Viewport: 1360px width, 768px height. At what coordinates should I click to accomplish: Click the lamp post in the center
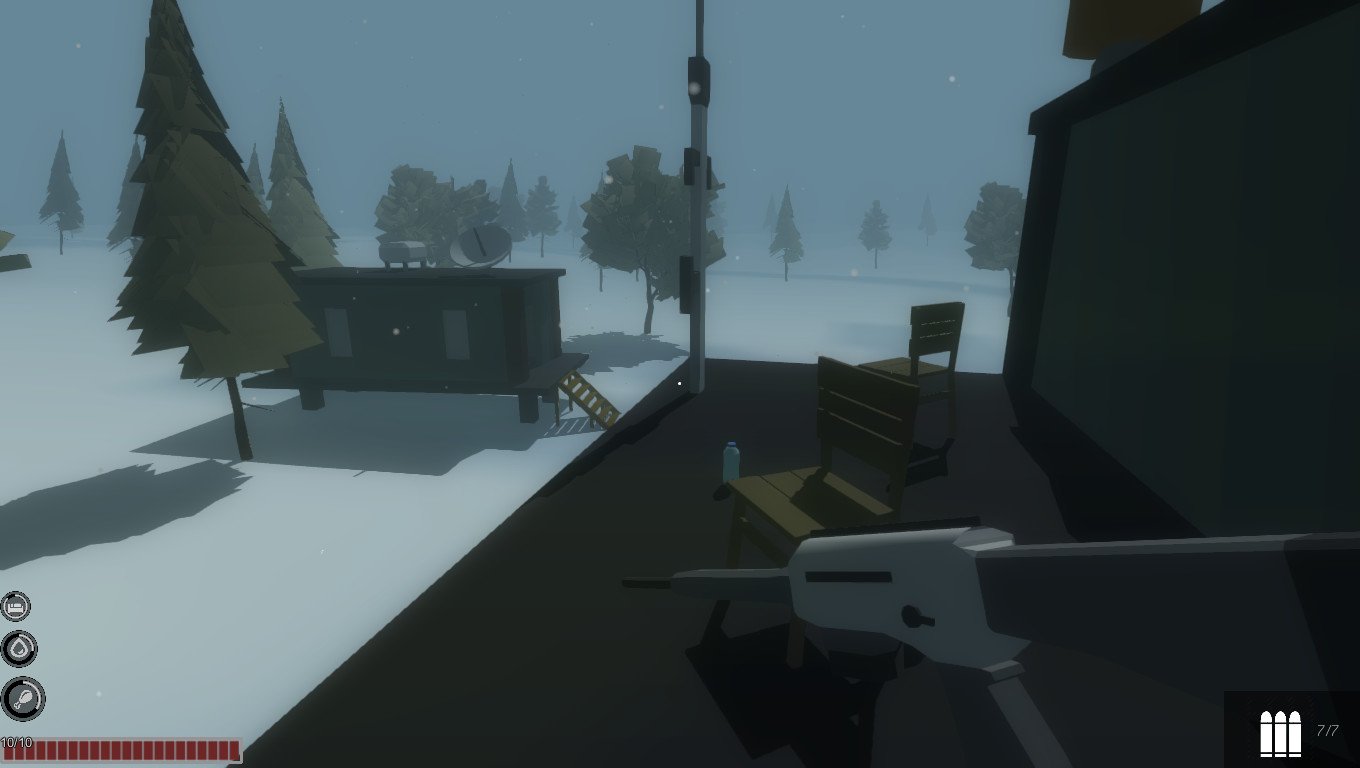(699, 200)
